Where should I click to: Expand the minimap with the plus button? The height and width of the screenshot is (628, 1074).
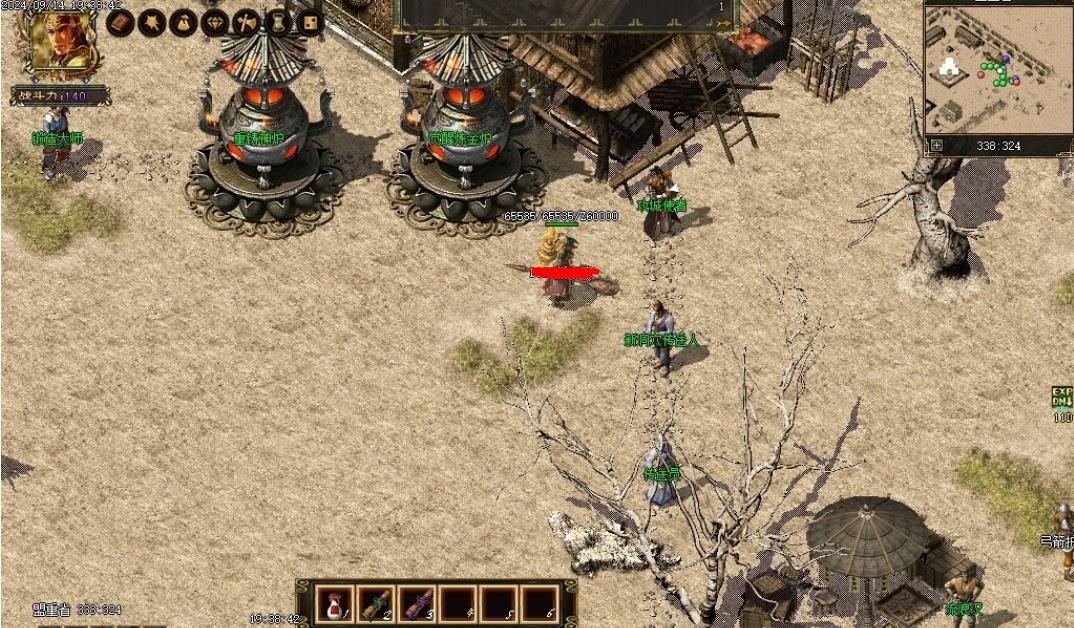937,146
